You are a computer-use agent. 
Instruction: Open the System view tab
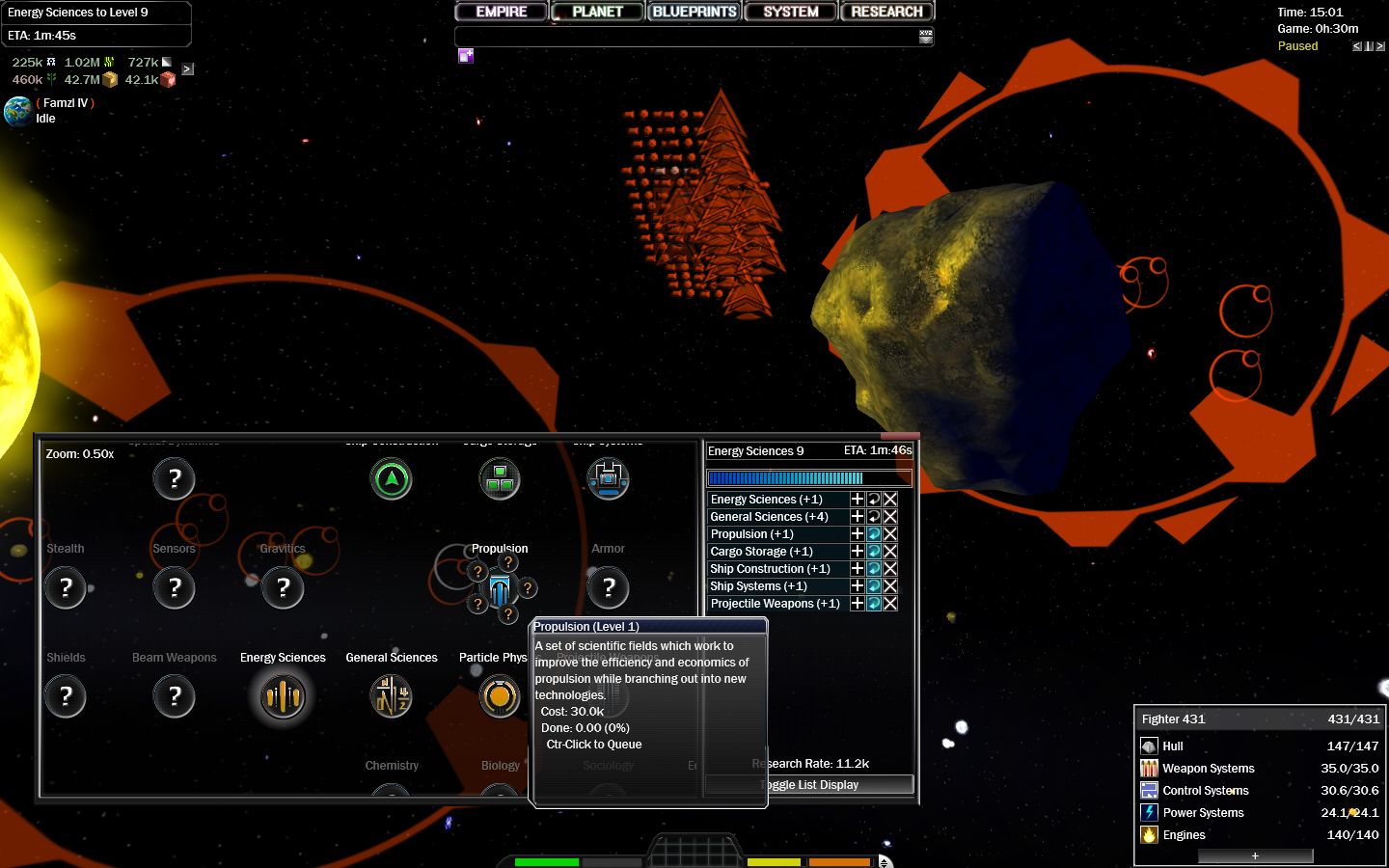tap(790, 12)
